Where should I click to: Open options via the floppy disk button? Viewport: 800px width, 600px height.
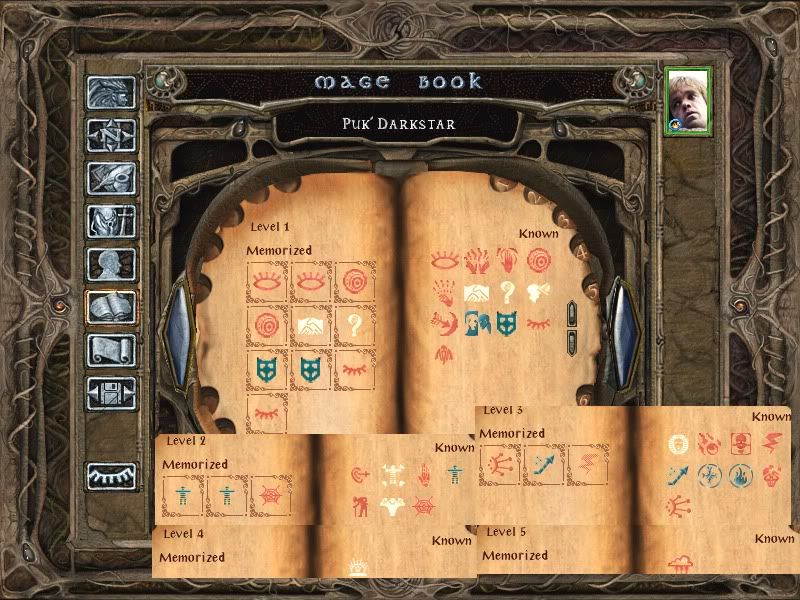click(x=111, y=393)
